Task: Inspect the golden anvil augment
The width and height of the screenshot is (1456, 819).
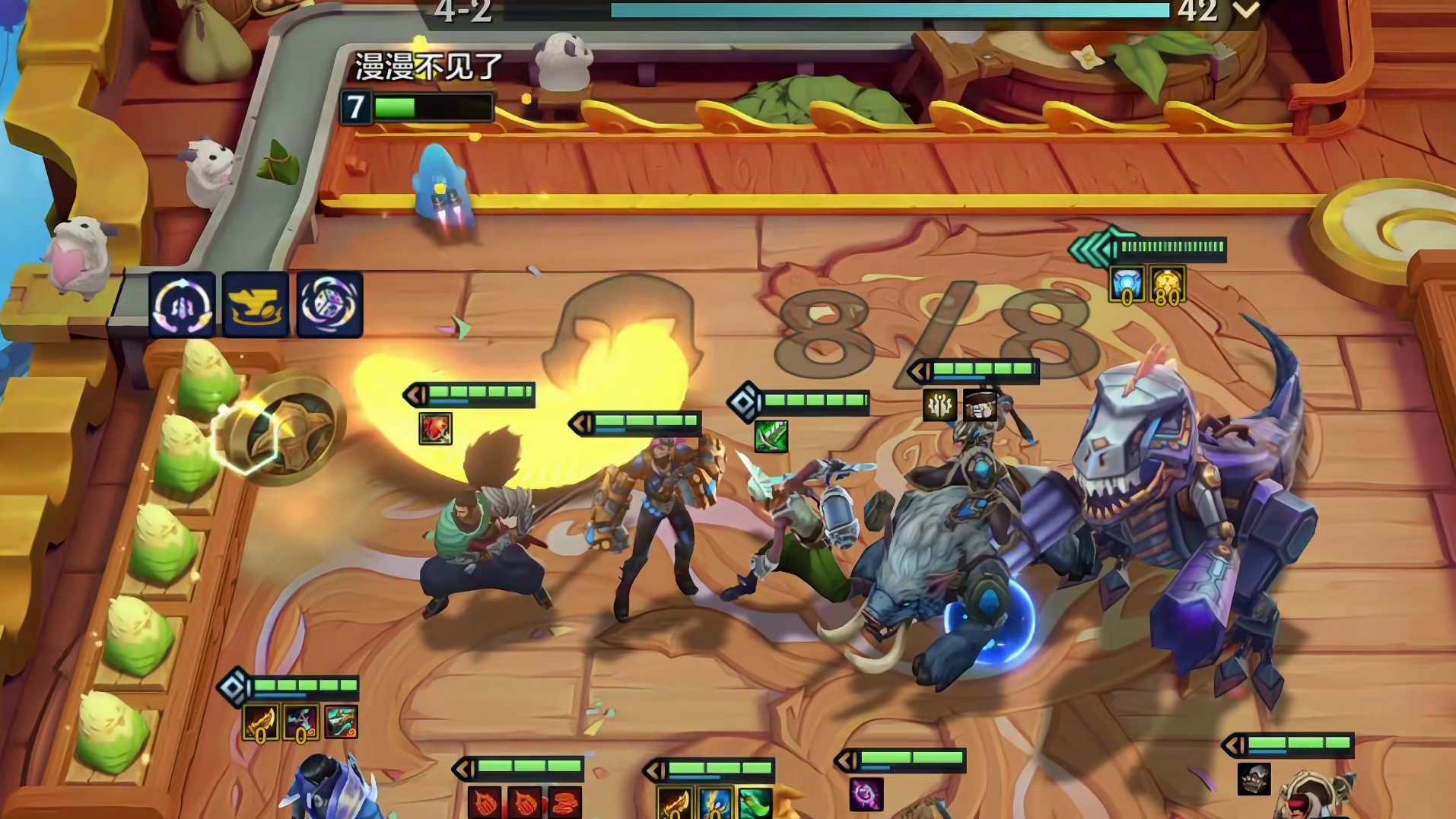Action: click(256, 305)
